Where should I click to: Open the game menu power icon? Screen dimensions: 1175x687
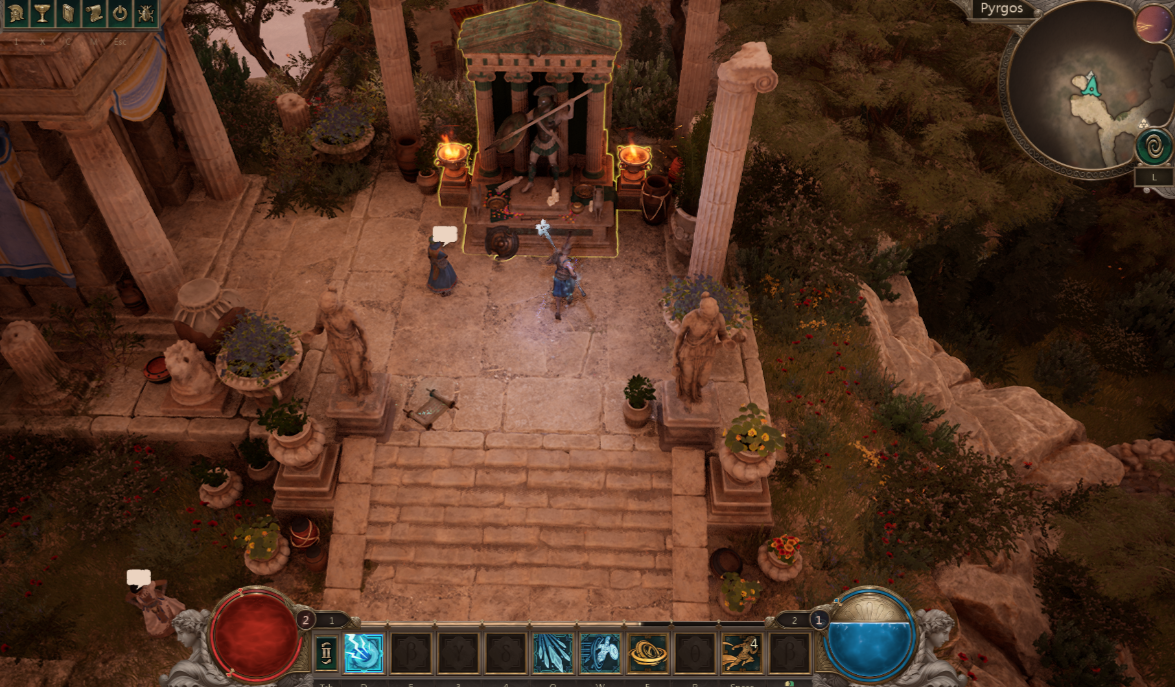point(120,14)
